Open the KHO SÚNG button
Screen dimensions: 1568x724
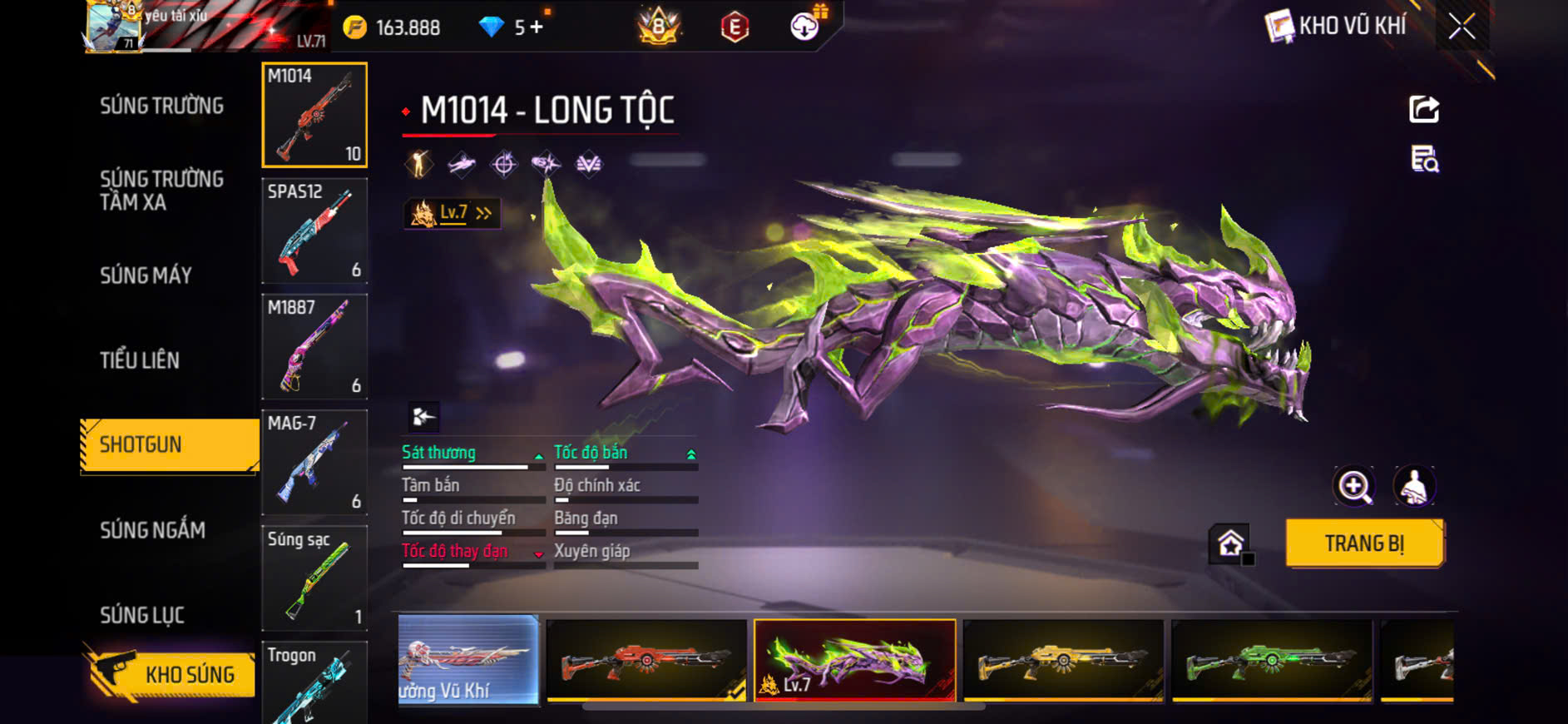coord(171,674)
